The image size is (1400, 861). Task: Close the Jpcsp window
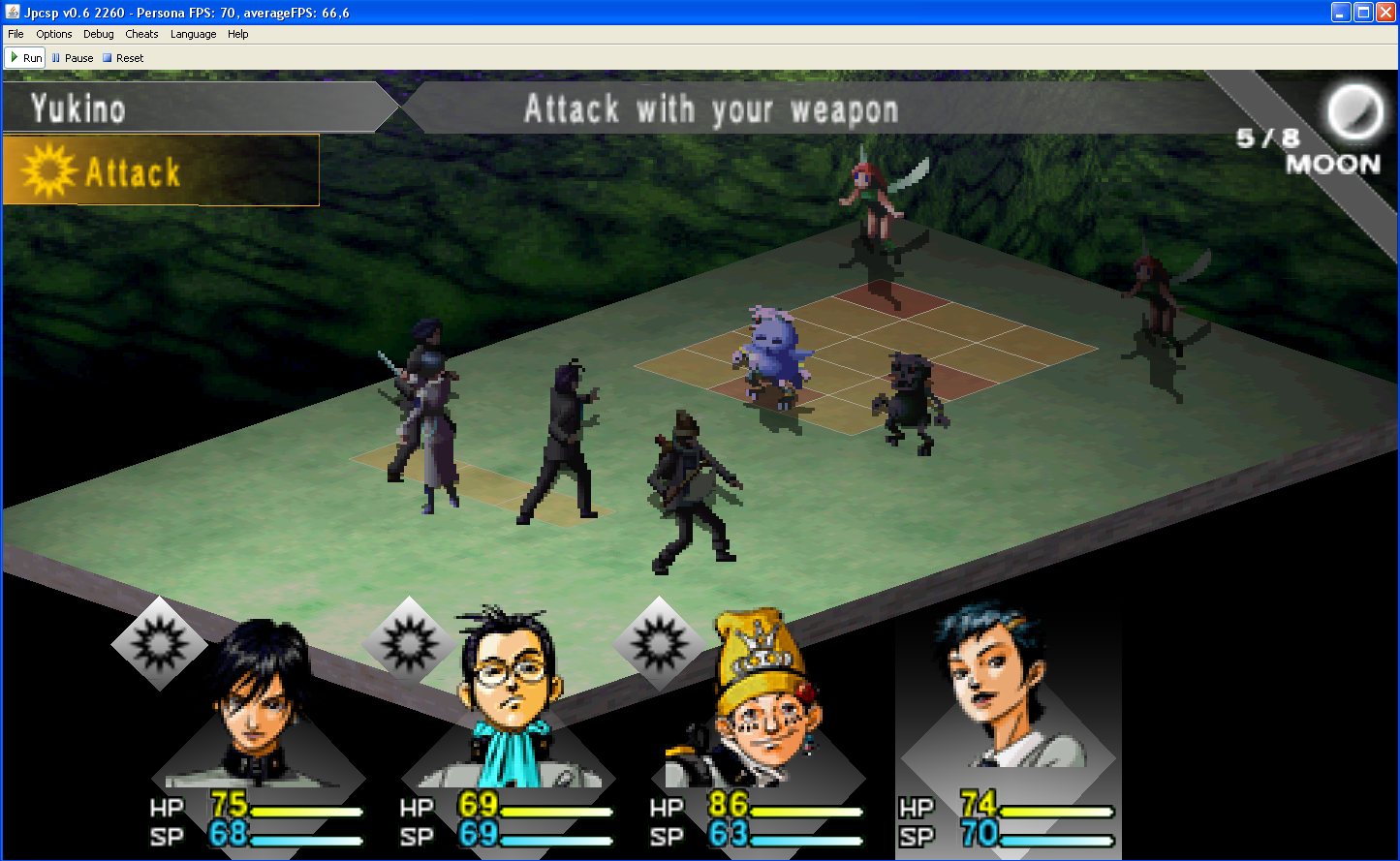tap(1385, 13)
